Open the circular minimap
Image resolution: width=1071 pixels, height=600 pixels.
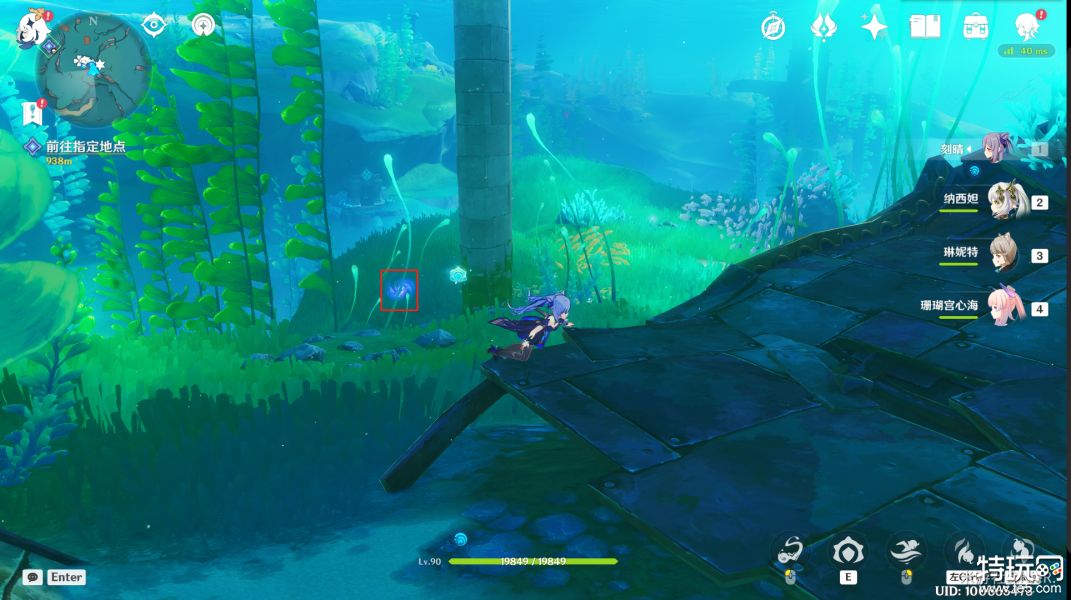[93, 67]
